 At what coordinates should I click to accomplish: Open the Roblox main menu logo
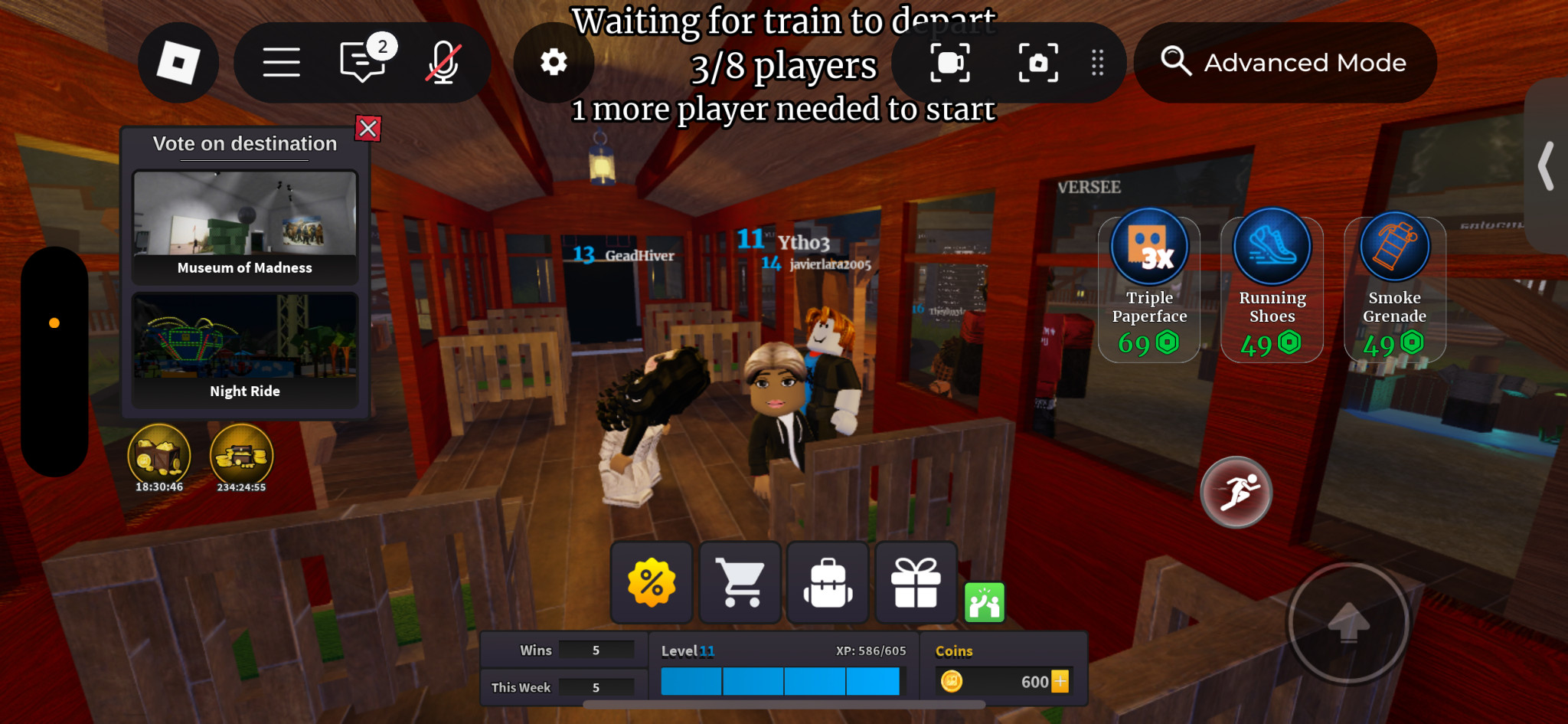click(x=178, y=63)
